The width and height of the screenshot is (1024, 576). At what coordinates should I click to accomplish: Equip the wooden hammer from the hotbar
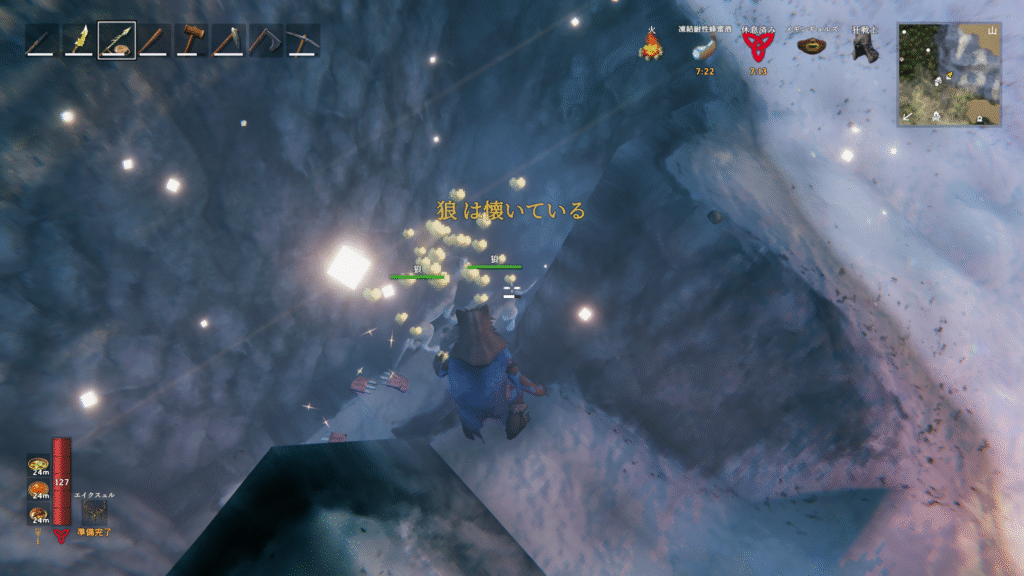coord(192,41)
